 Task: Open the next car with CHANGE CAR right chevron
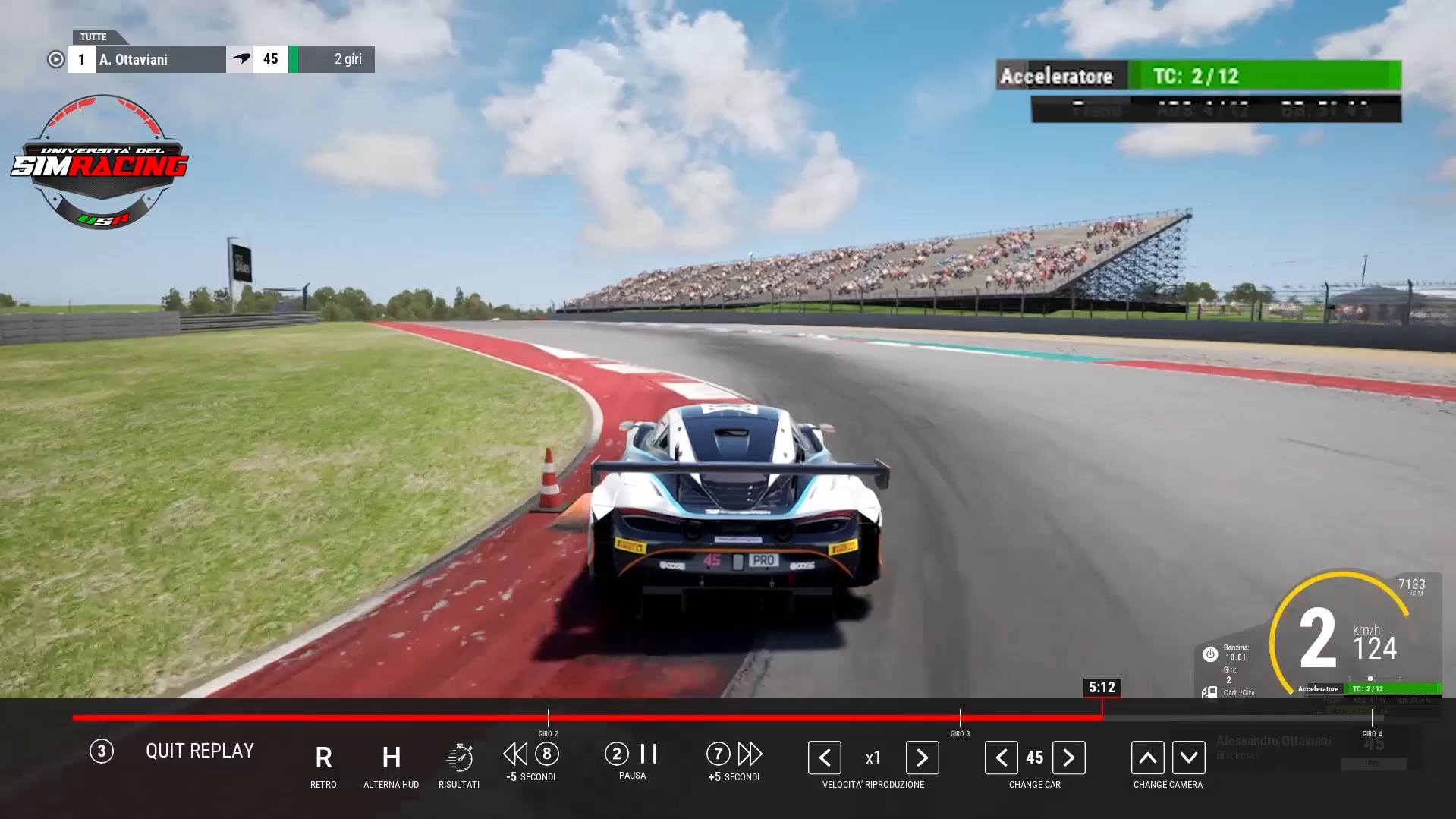click(x=1069, y=757)
